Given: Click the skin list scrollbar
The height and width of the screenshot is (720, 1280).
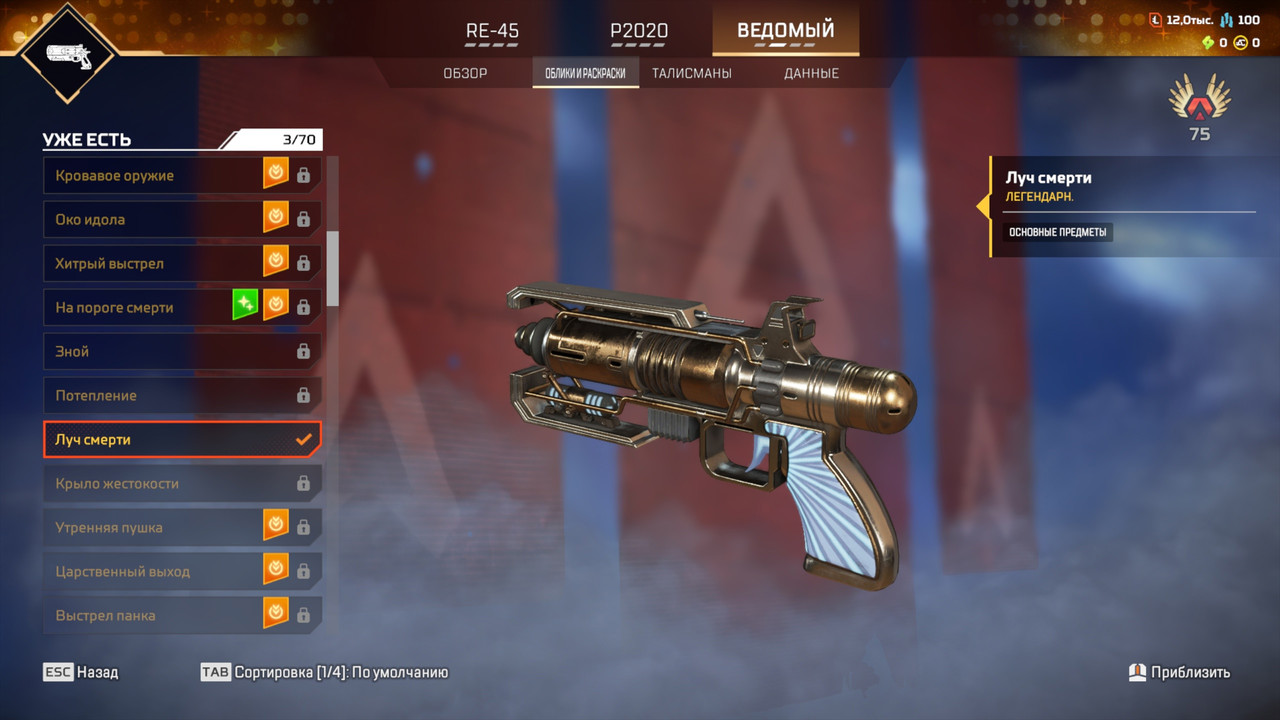Looking at the screenshot, I should click(x=333, y=268).
